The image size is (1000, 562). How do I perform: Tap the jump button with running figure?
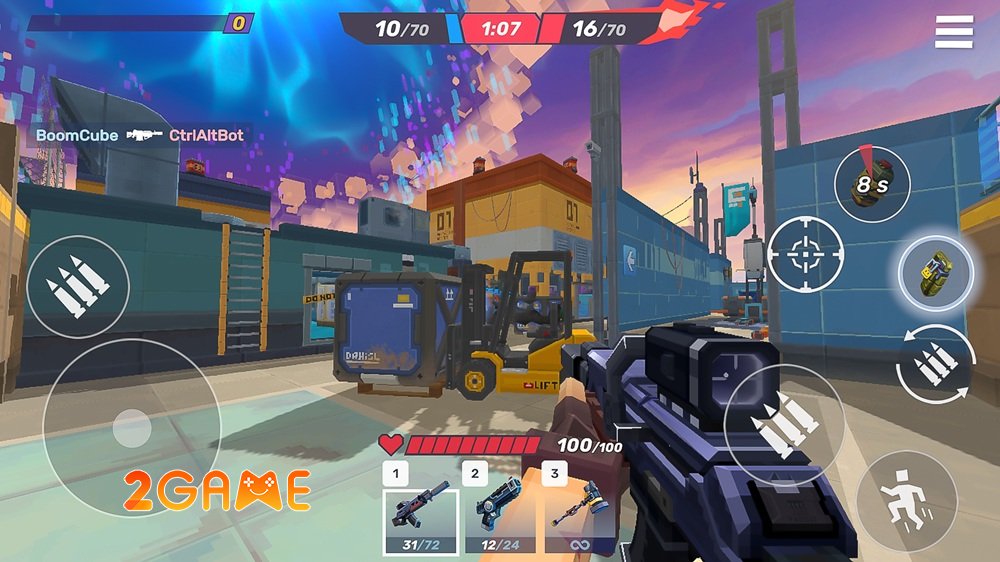coord(906,500)
